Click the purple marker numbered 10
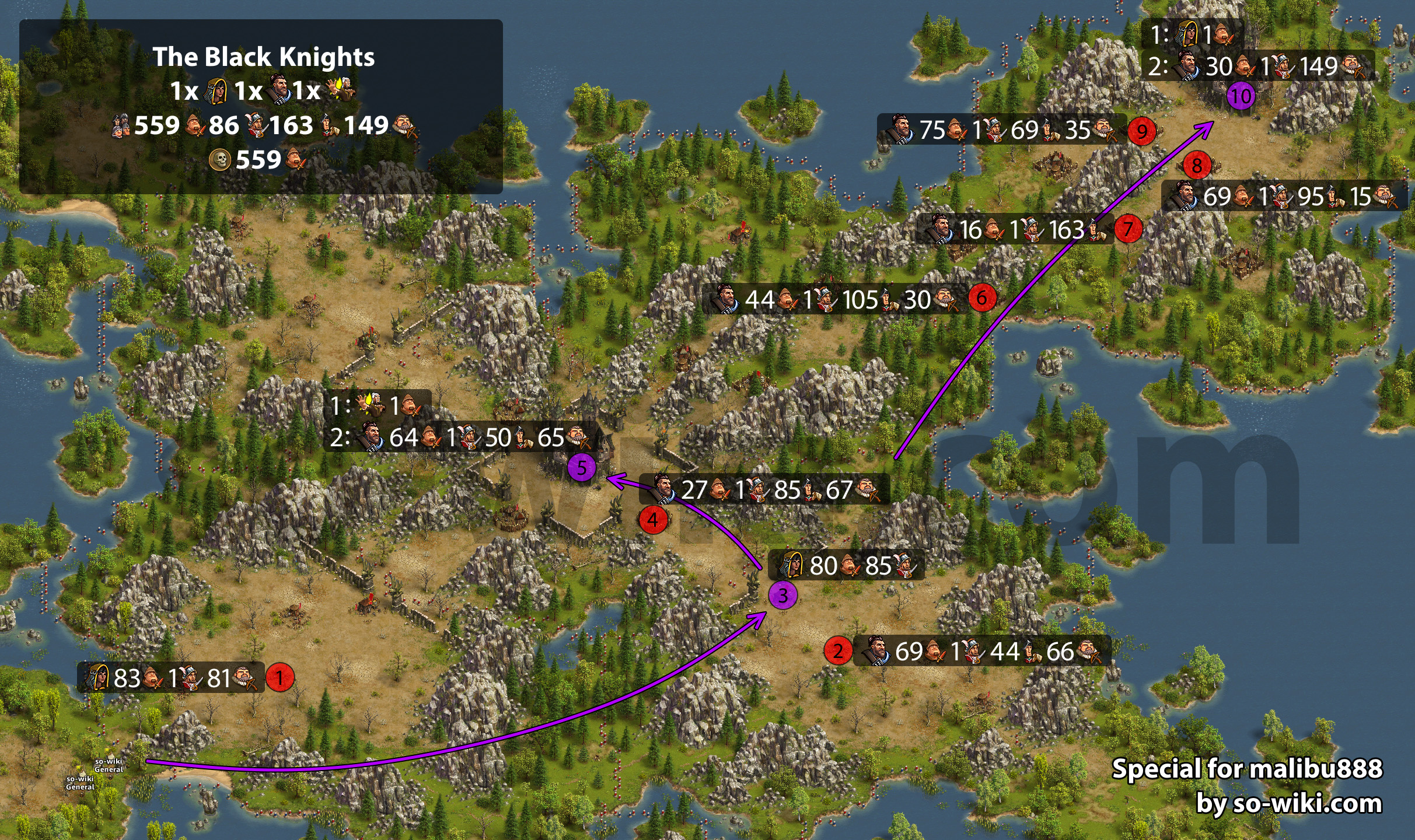 [x=1241, y=96]
